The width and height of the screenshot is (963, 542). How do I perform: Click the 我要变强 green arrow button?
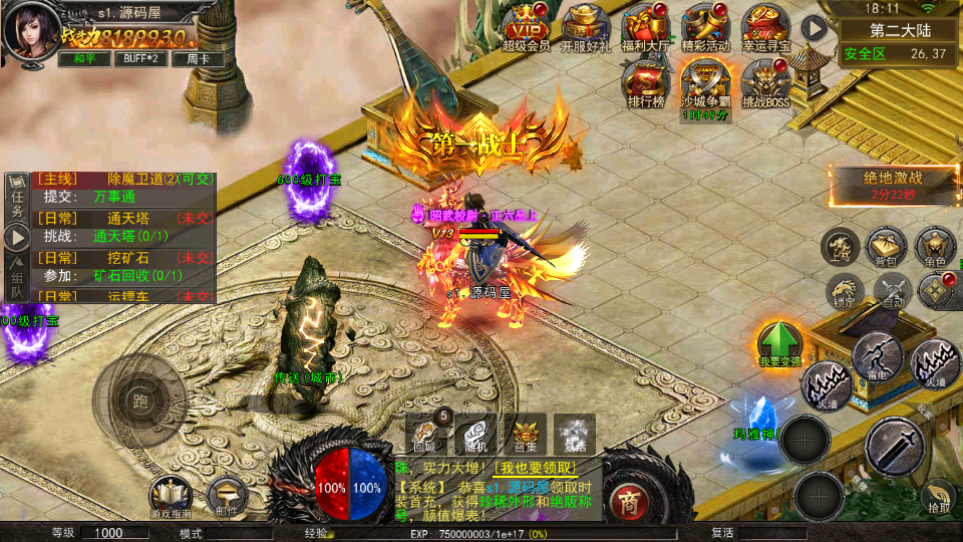pyautogui.click(x=780, y=343)
